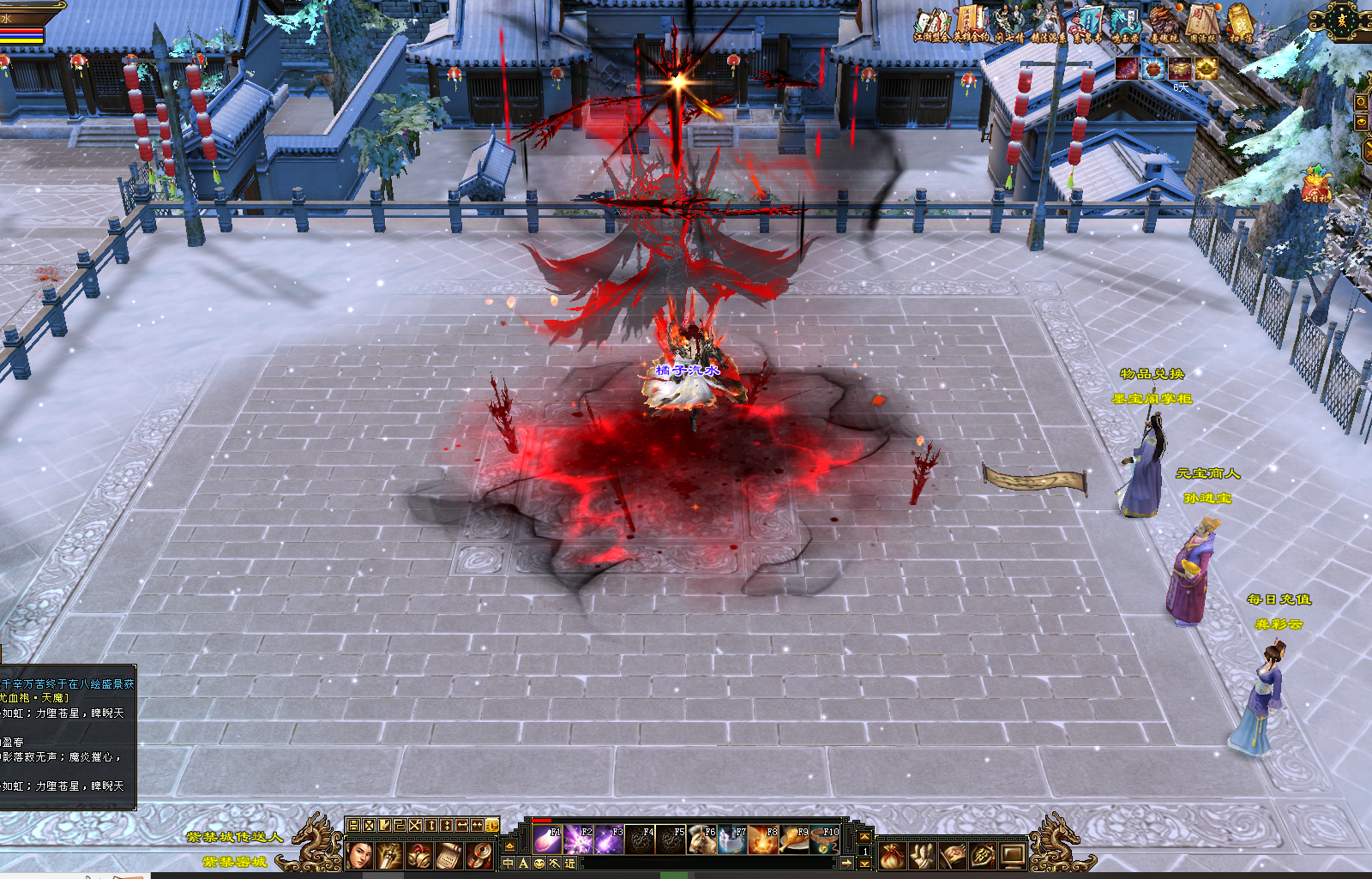Open the 扫荡 sweep icon

click(x=1240, y=21)
